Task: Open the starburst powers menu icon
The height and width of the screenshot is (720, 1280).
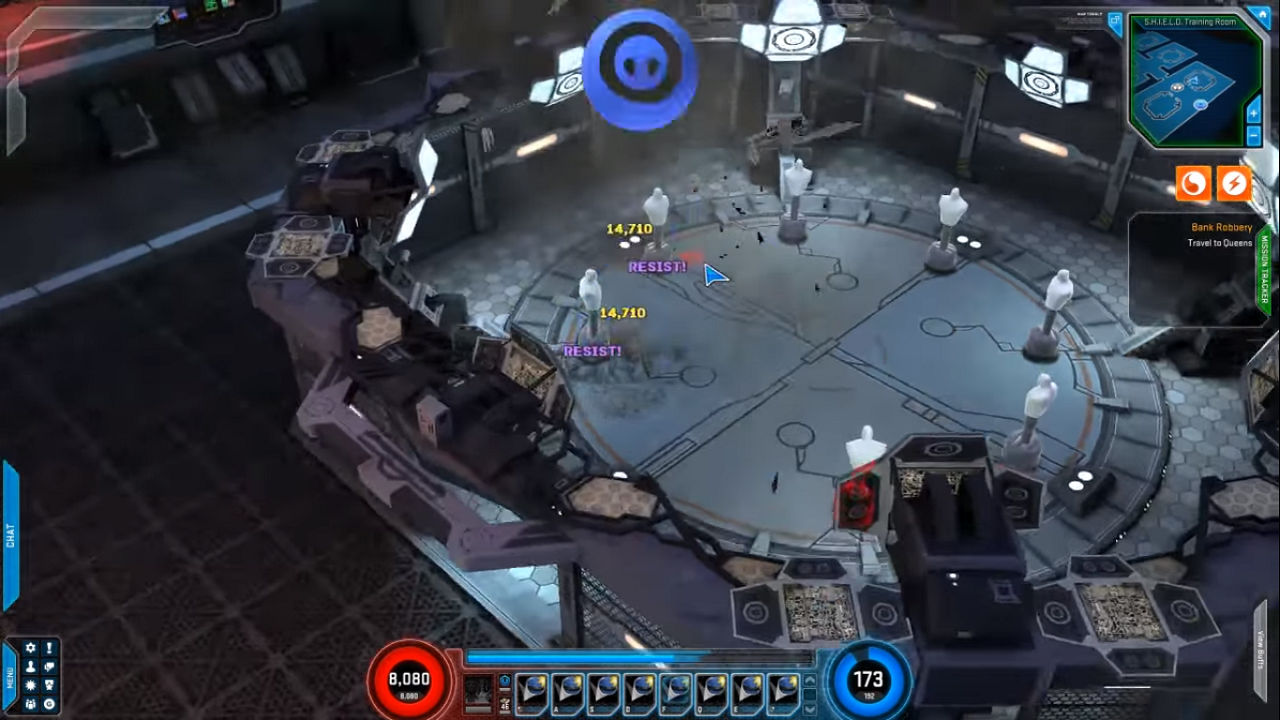Action: coord(31,685)
